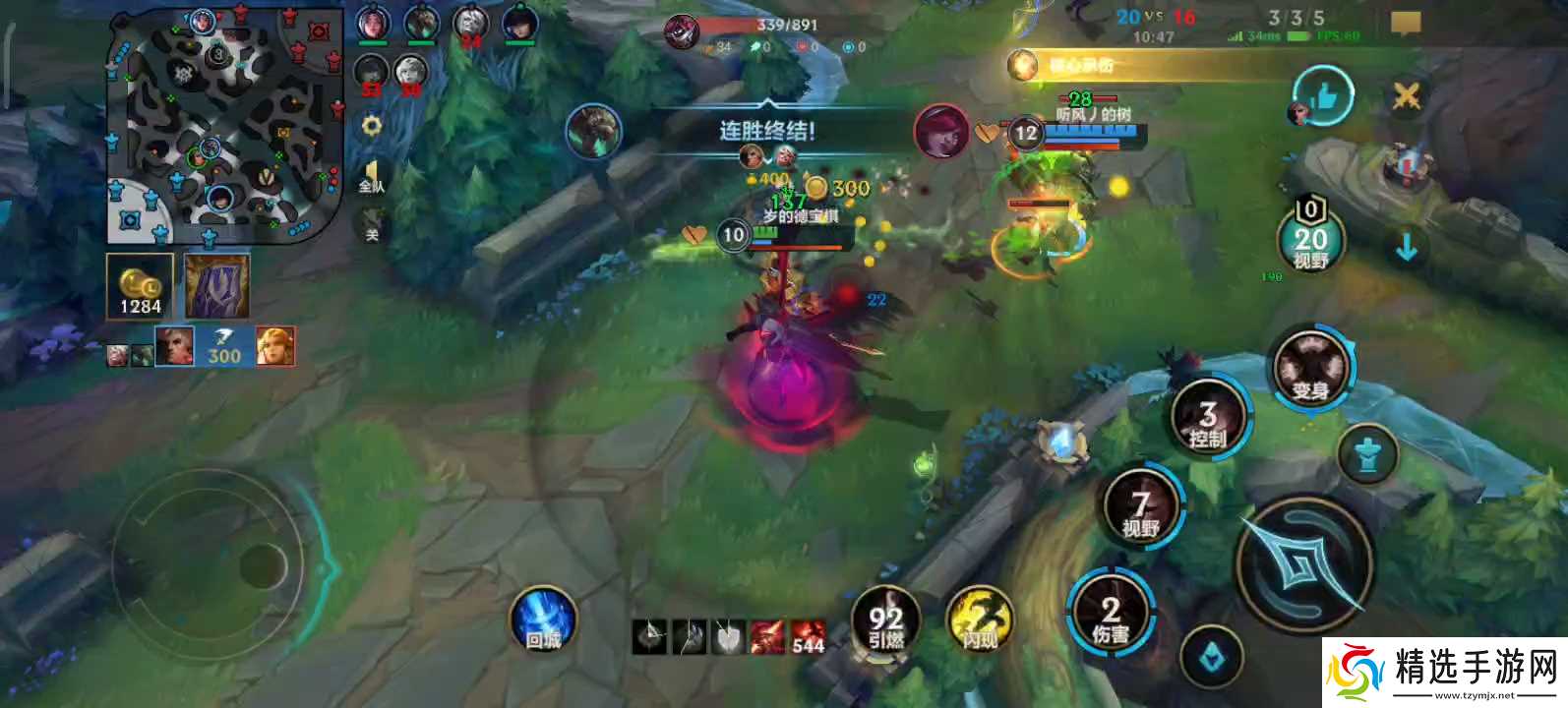Toggle the crossed swords attack signal

pos(1407,96)
